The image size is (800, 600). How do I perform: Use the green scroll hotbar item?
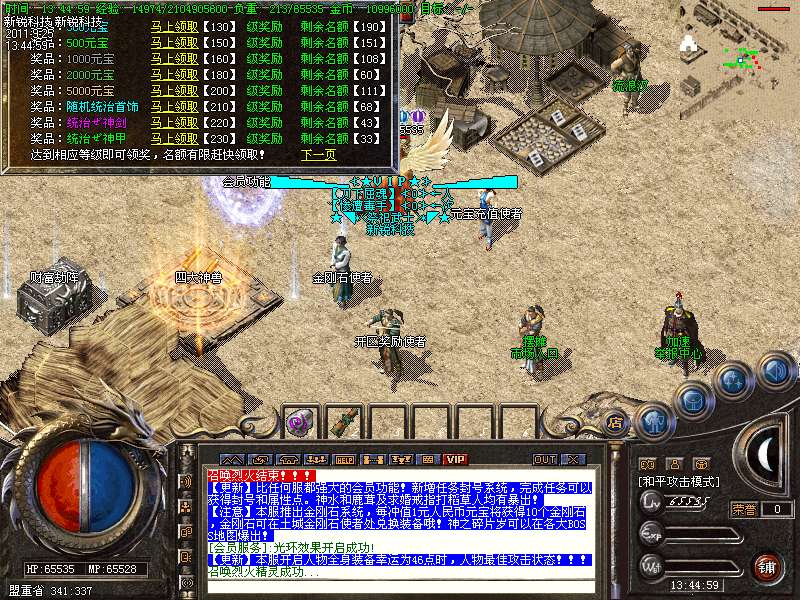coord(336,422)
